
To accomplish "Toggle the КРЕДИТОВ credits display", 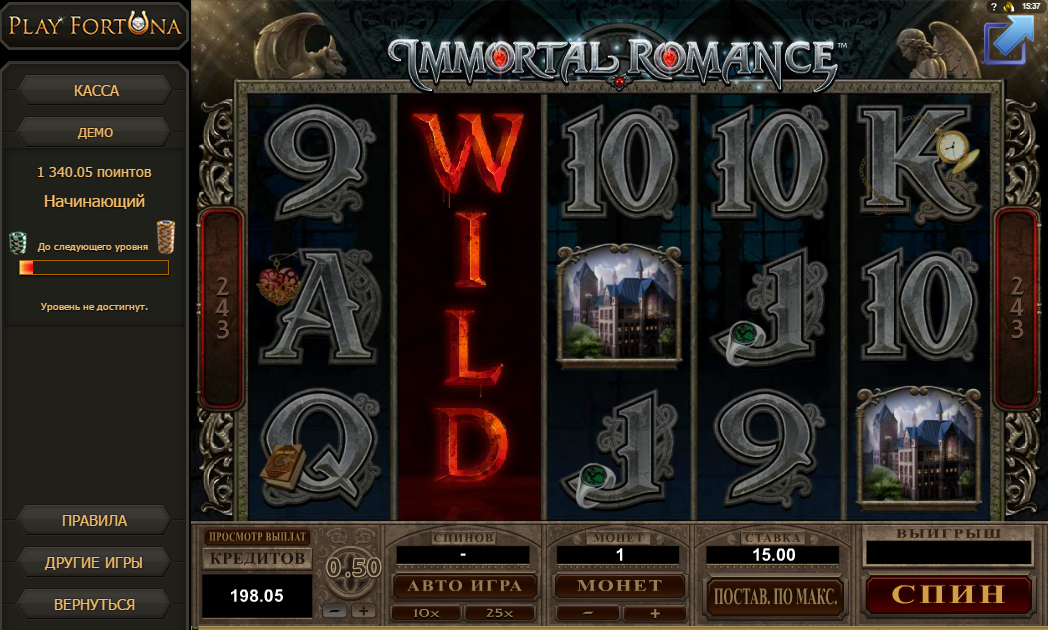I will (x=257, y=557).
